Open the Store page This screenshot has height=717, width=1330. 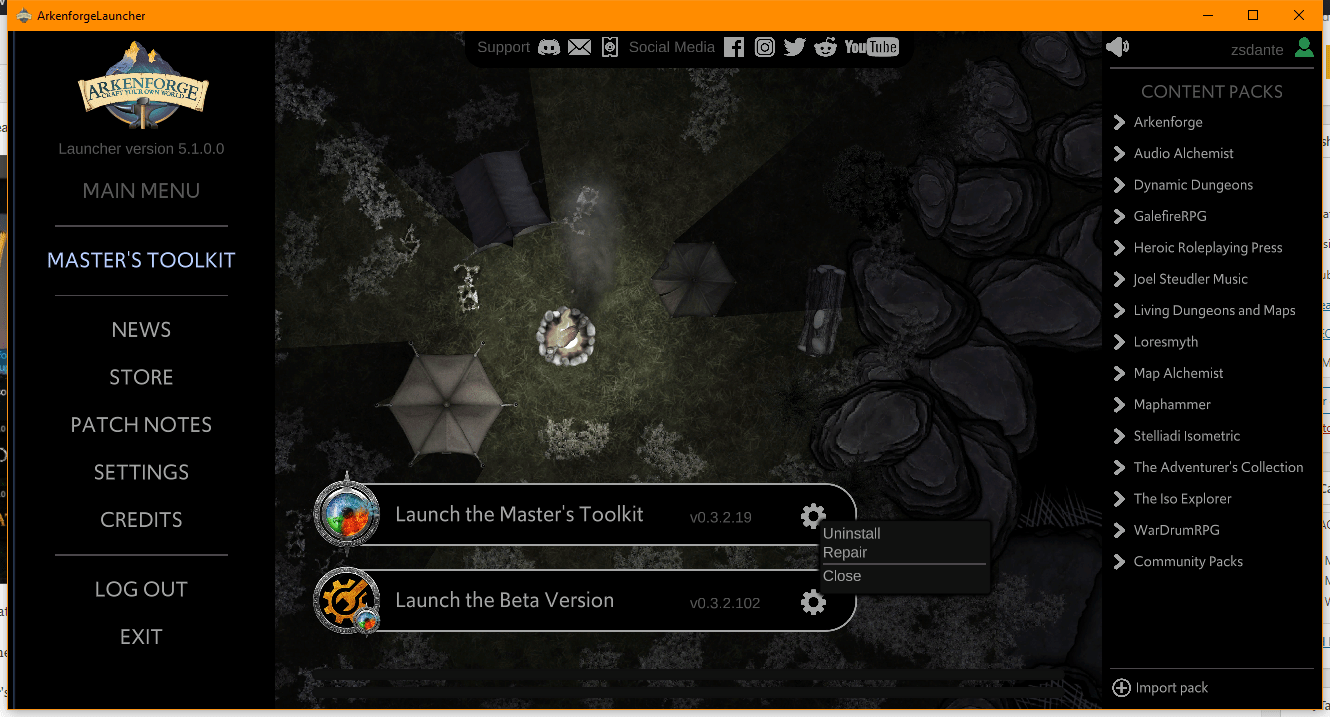click(141, 377)
